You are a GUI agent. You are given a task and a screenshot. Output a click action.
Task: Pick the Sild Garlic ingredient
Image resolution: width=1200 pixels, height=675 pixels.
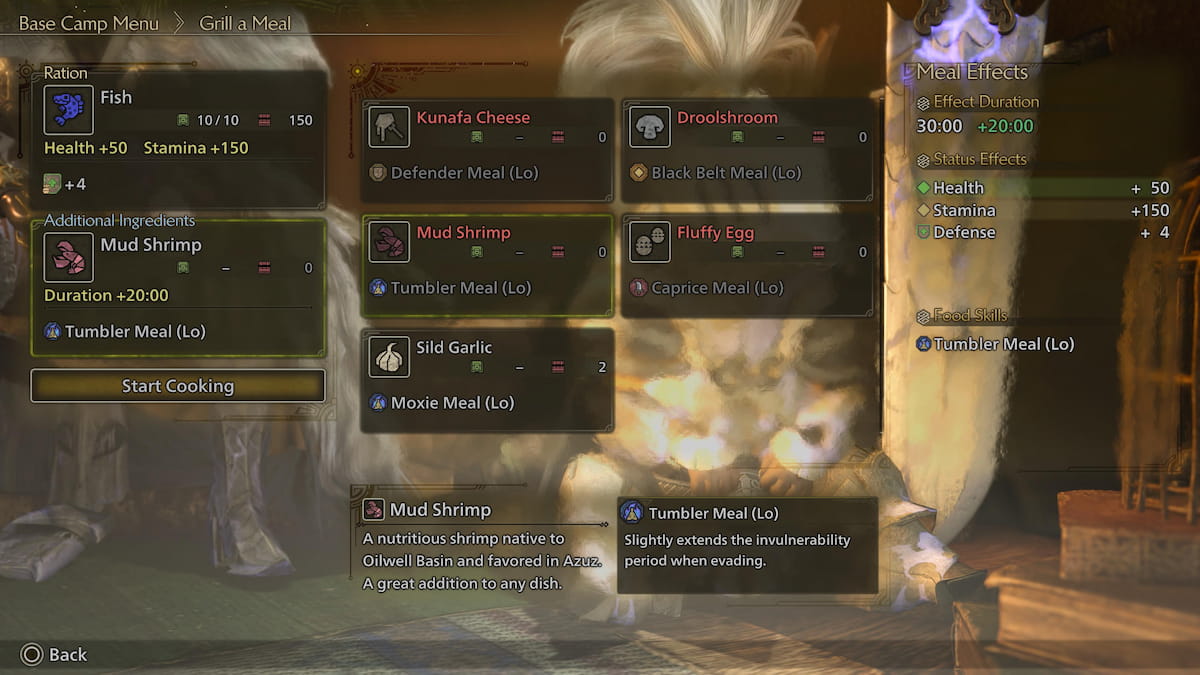(x=488, y=380)
